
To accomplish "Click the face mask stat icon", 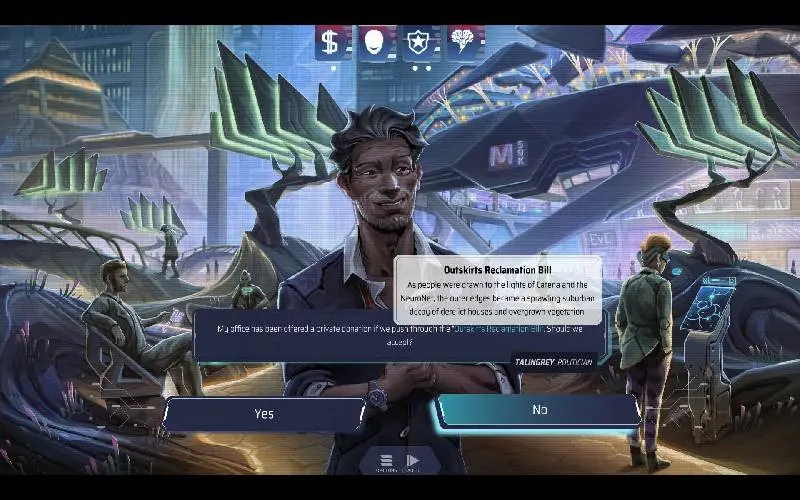I will click(x=374, y=42).
